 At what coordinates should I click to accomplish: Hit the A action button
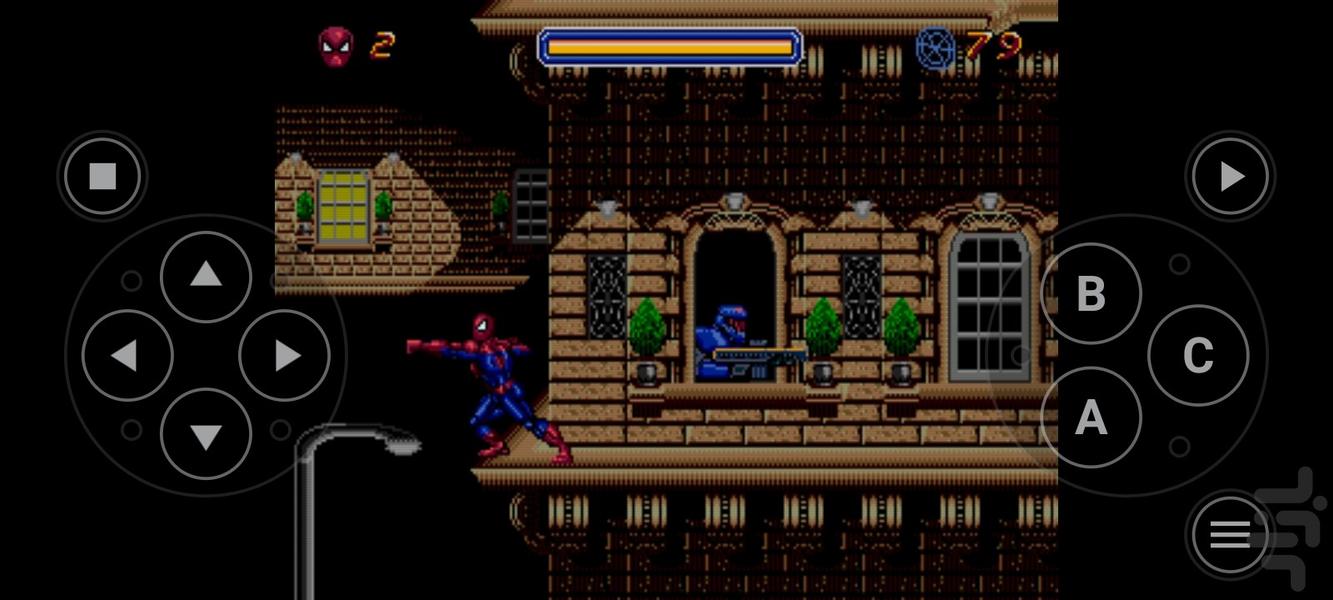coord(1091,417)
